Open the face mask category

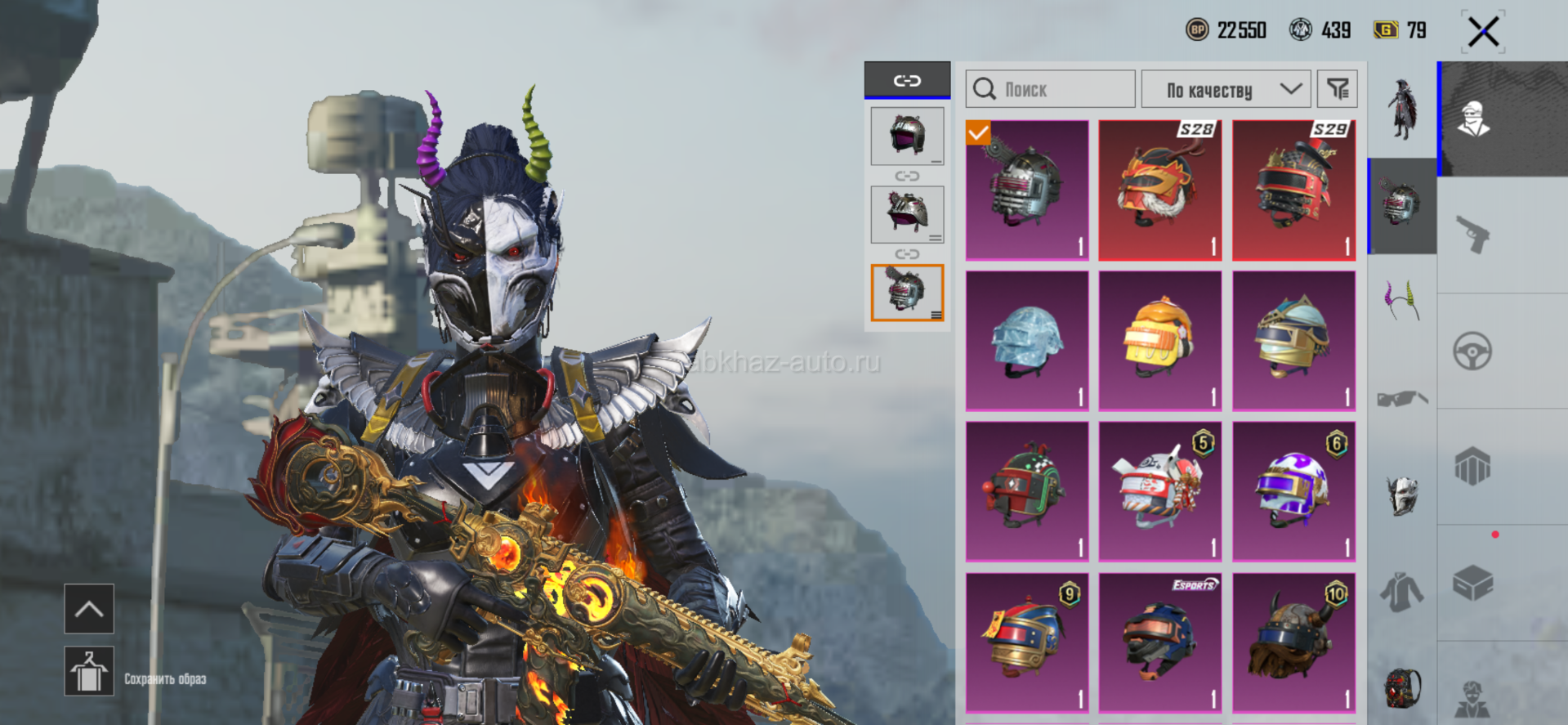[x=1402, y=495]
